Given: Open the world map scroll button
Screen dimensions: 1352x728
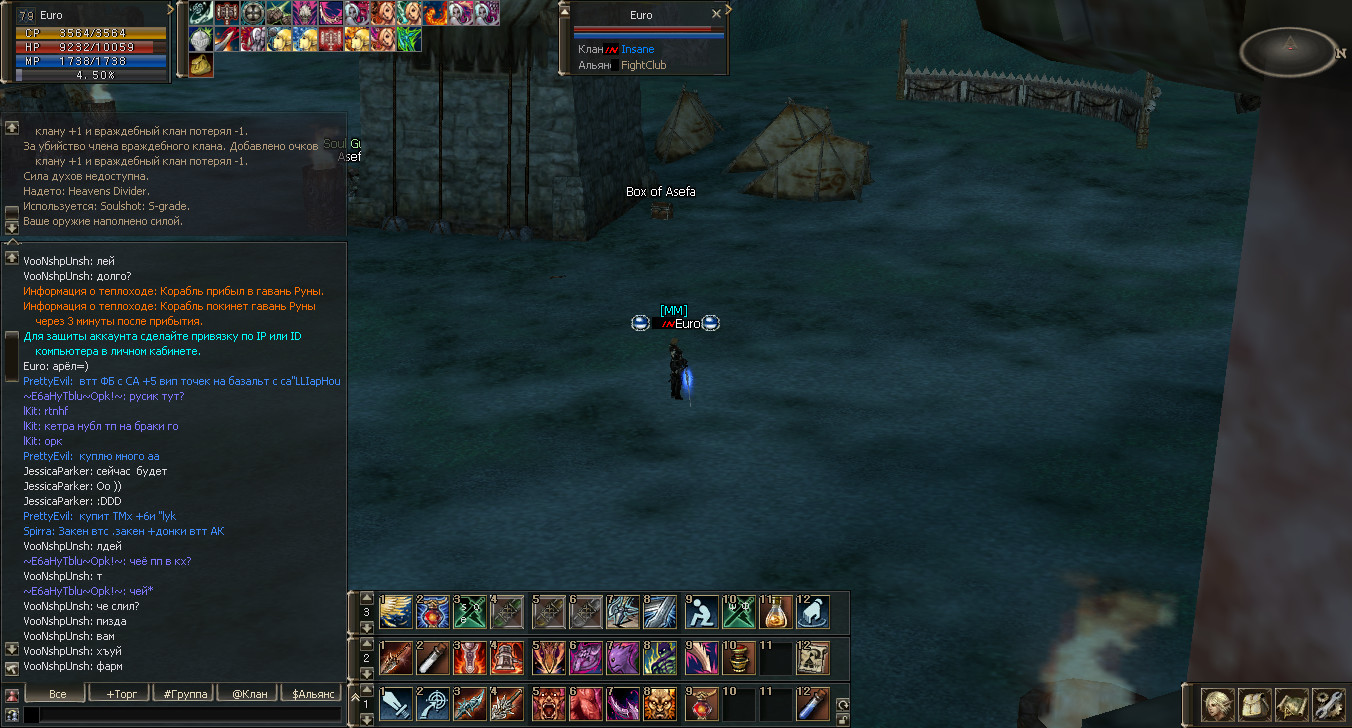Looking at the screenshot, I should tap(1291, 704).
